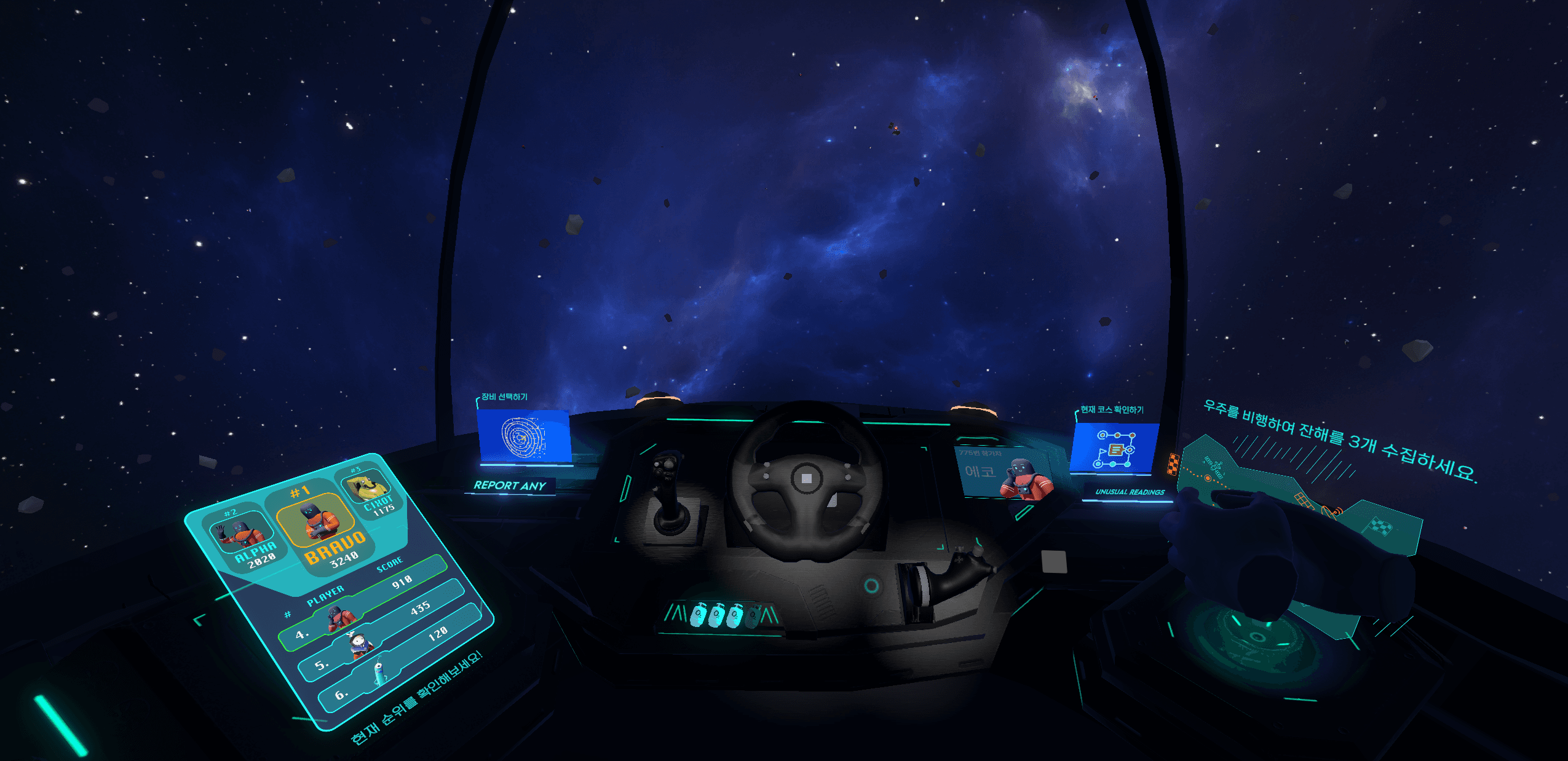
Task: Click the flag icon on the course display
Action: coord(1103,452)
